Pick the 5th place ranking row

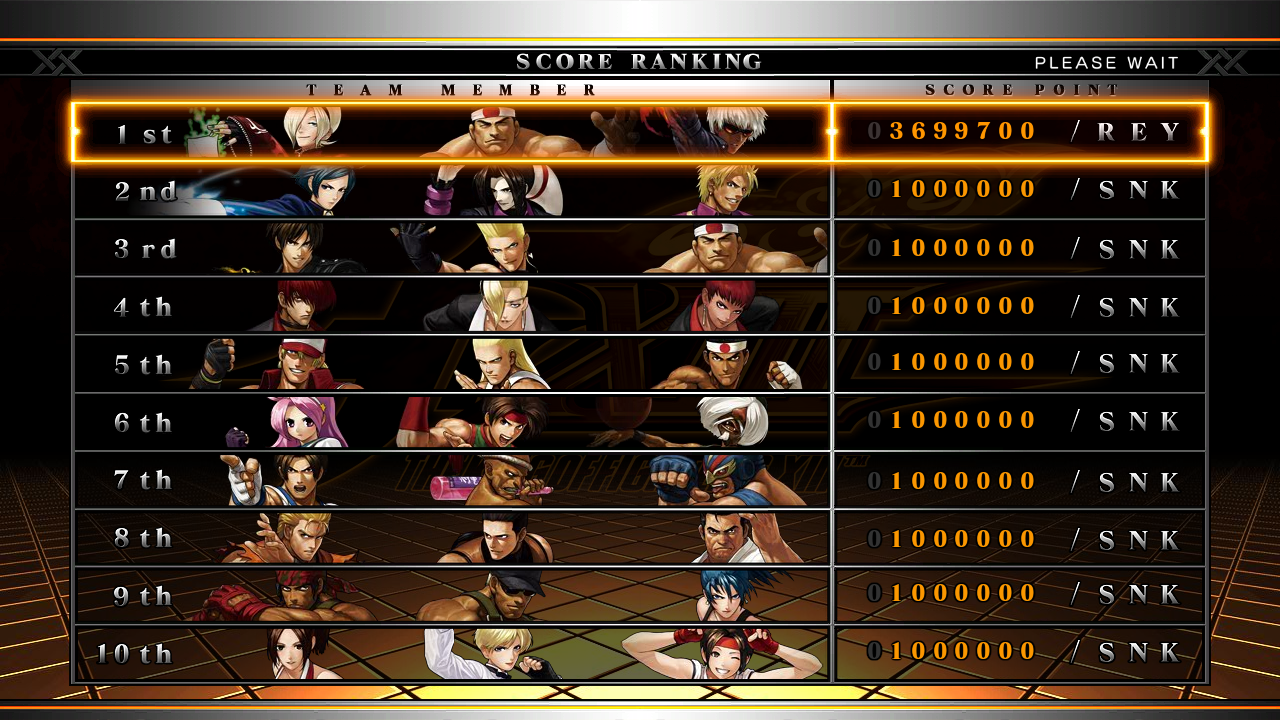tap(640, 364)
